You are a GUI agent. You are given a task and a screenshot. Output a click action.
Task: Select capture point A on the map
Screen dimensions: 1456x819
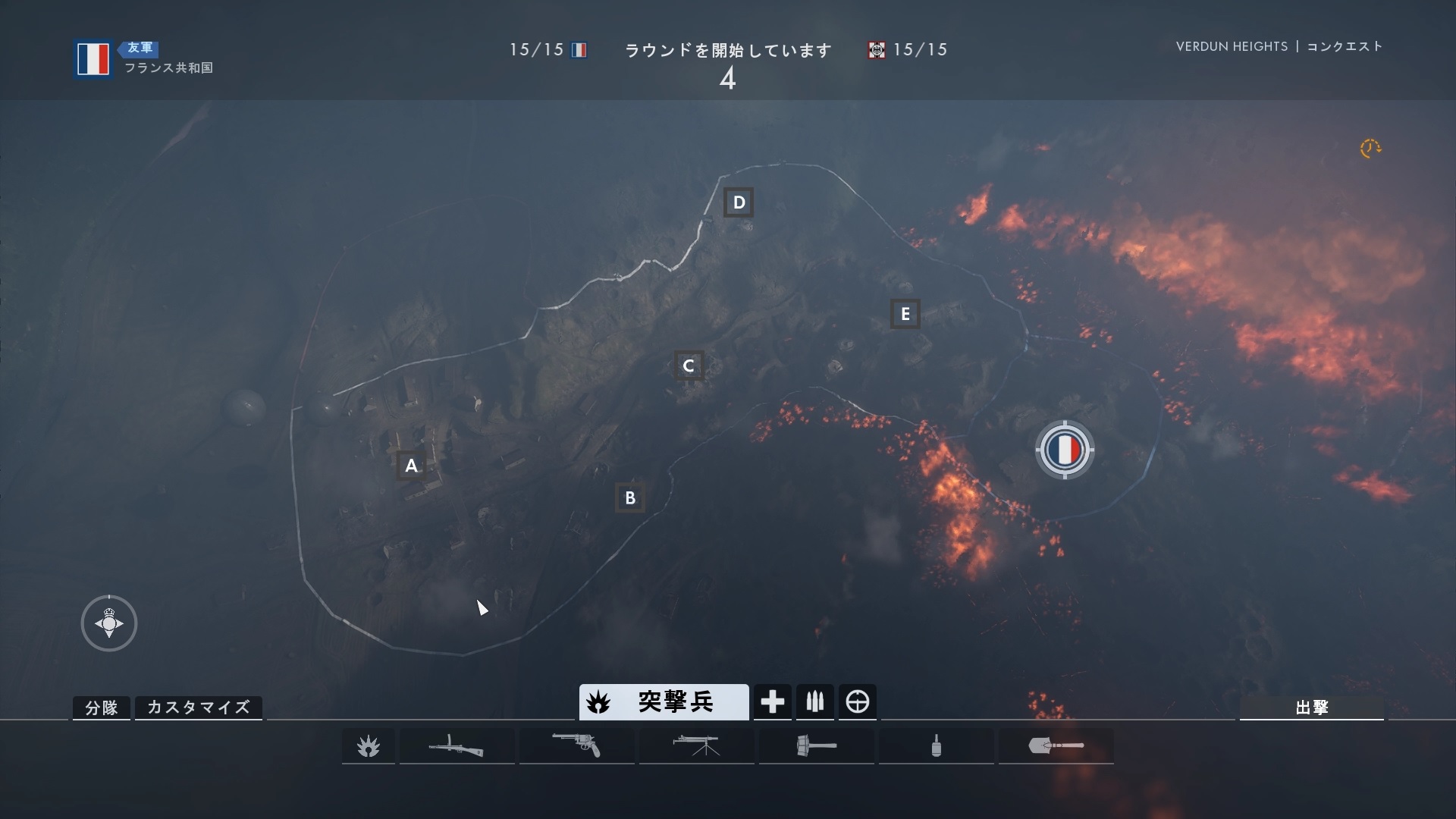click(411, 466)
